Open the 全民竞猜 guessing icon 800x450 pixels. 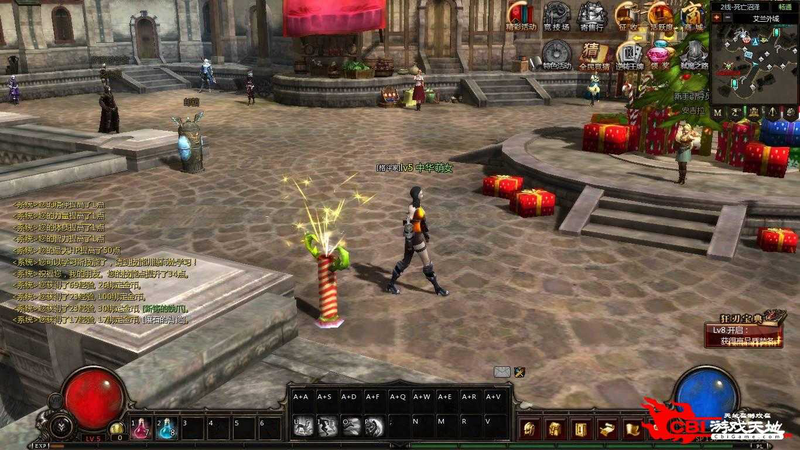593,53
